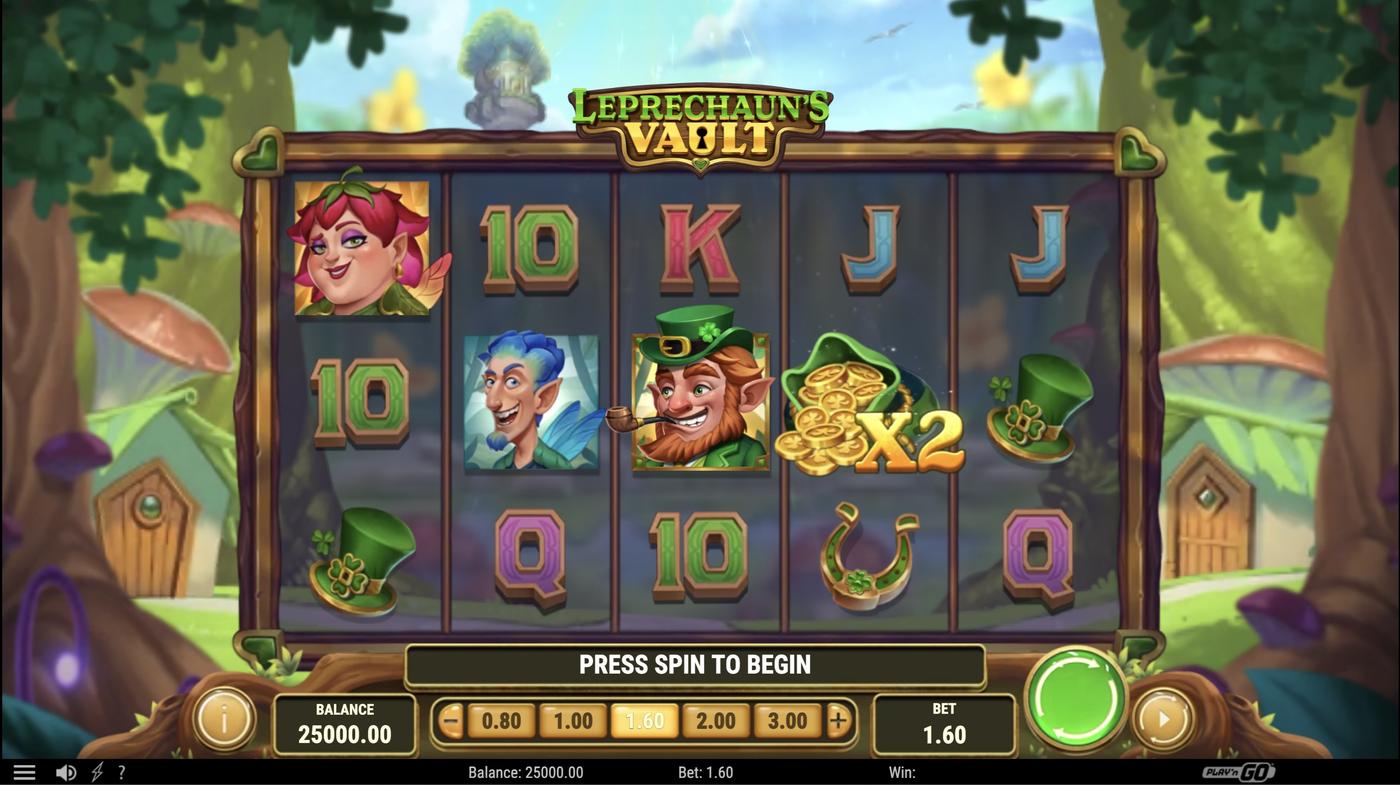
Task: Click the minus to decrease bet
Action: tap(452, 719)
